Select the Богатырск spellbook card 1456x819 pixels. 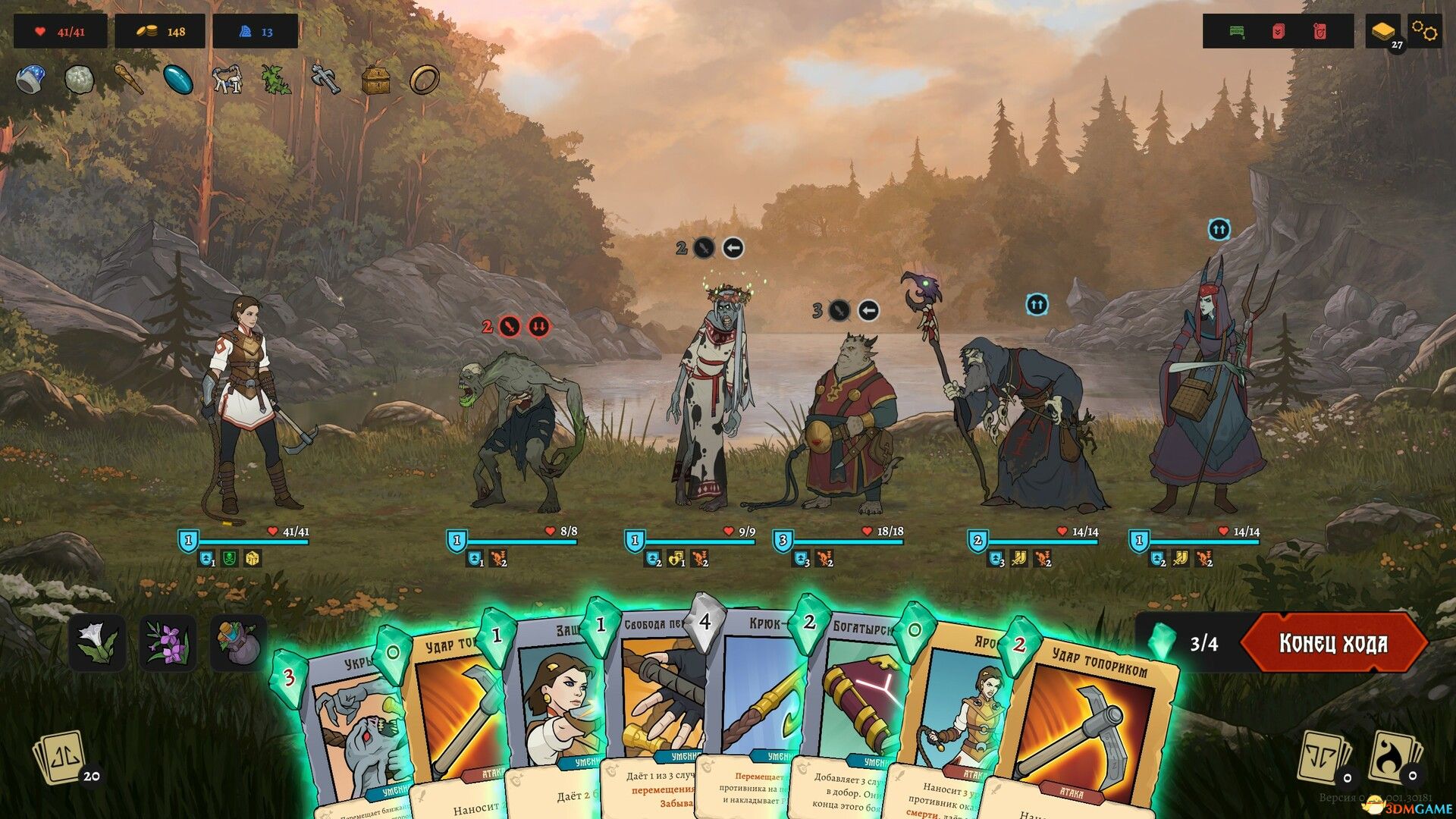(x=857, y=698)
